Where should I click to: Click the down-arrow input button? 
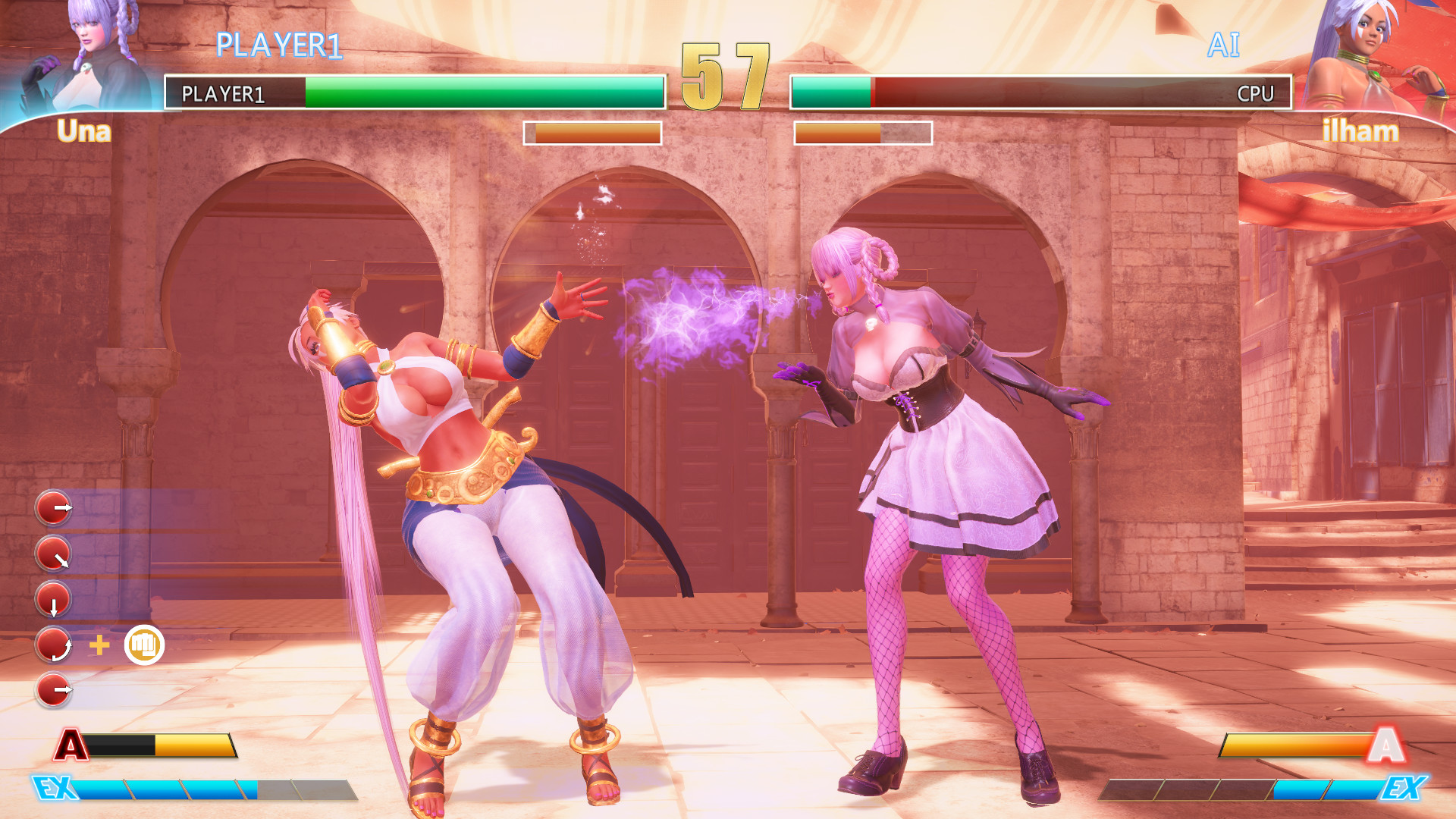tap(53, 599)
